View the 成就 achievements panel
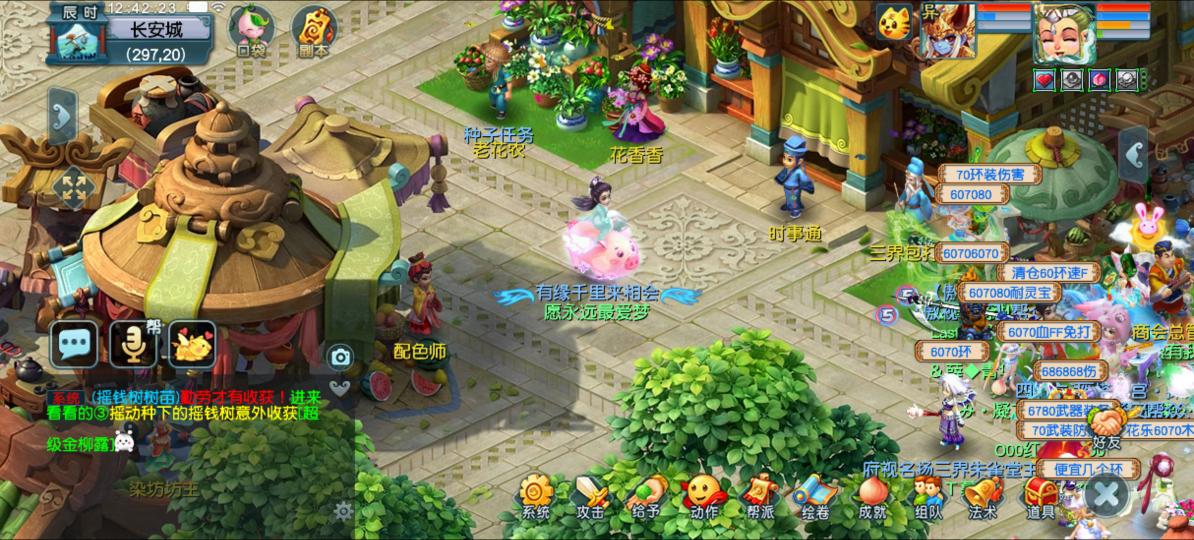This screenshot has width=1194, height=540. coord(872,495)
